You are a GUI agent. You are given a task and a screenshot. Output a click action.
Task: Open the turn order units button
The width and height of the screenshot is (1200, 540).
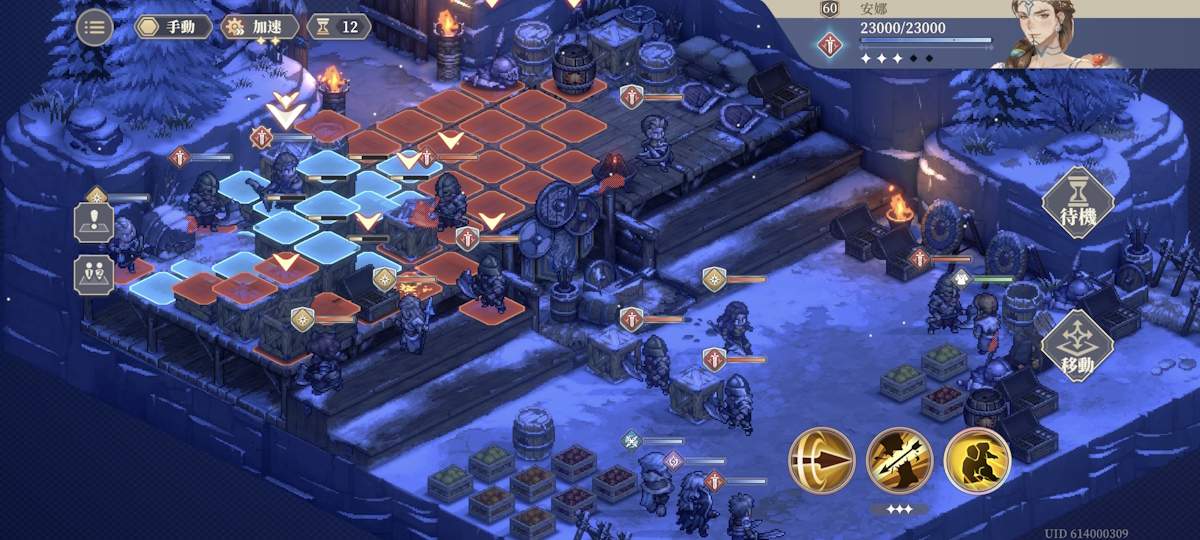(x=94, y=274)
